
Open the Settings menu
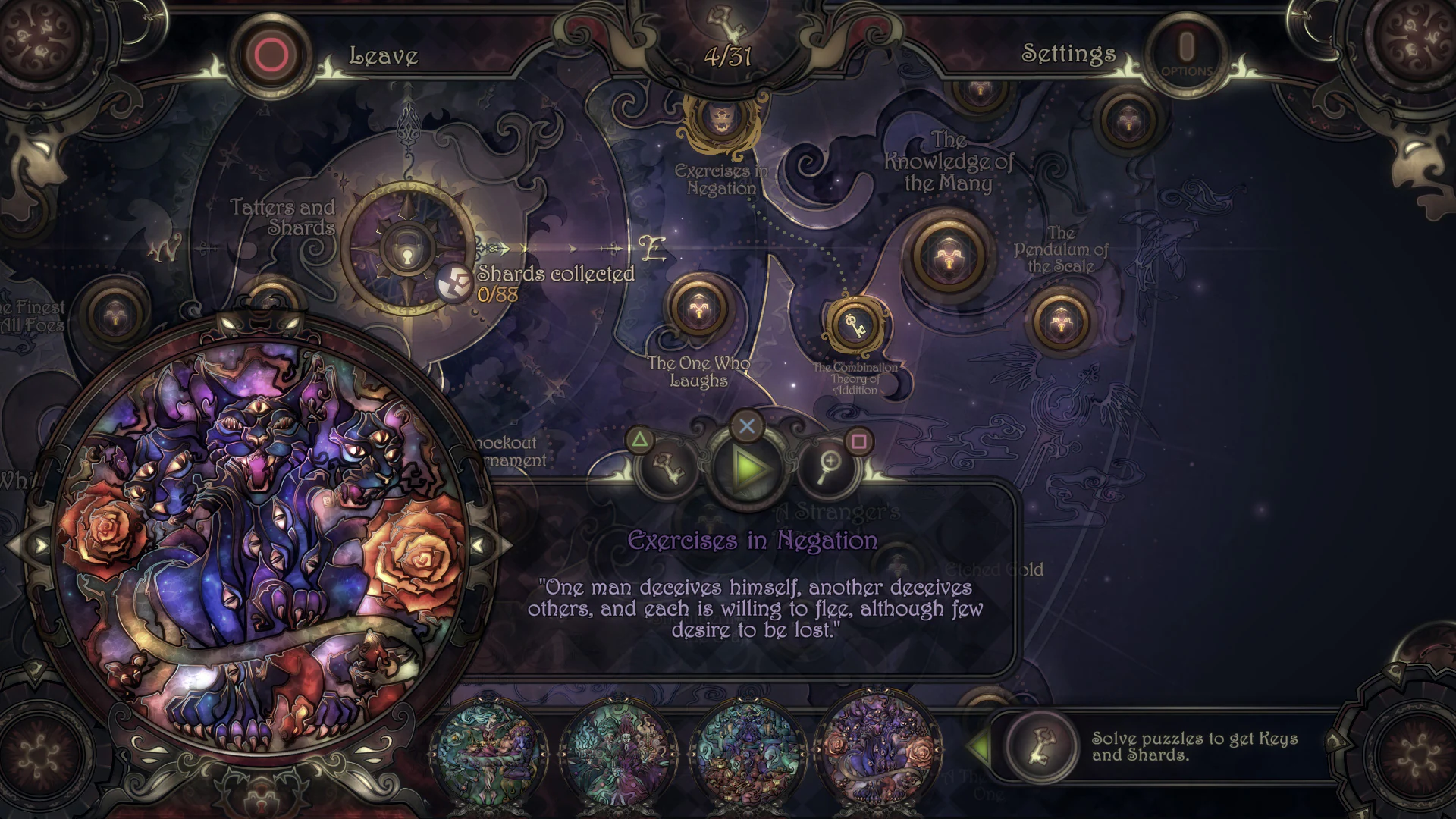tap(1069, 53)
